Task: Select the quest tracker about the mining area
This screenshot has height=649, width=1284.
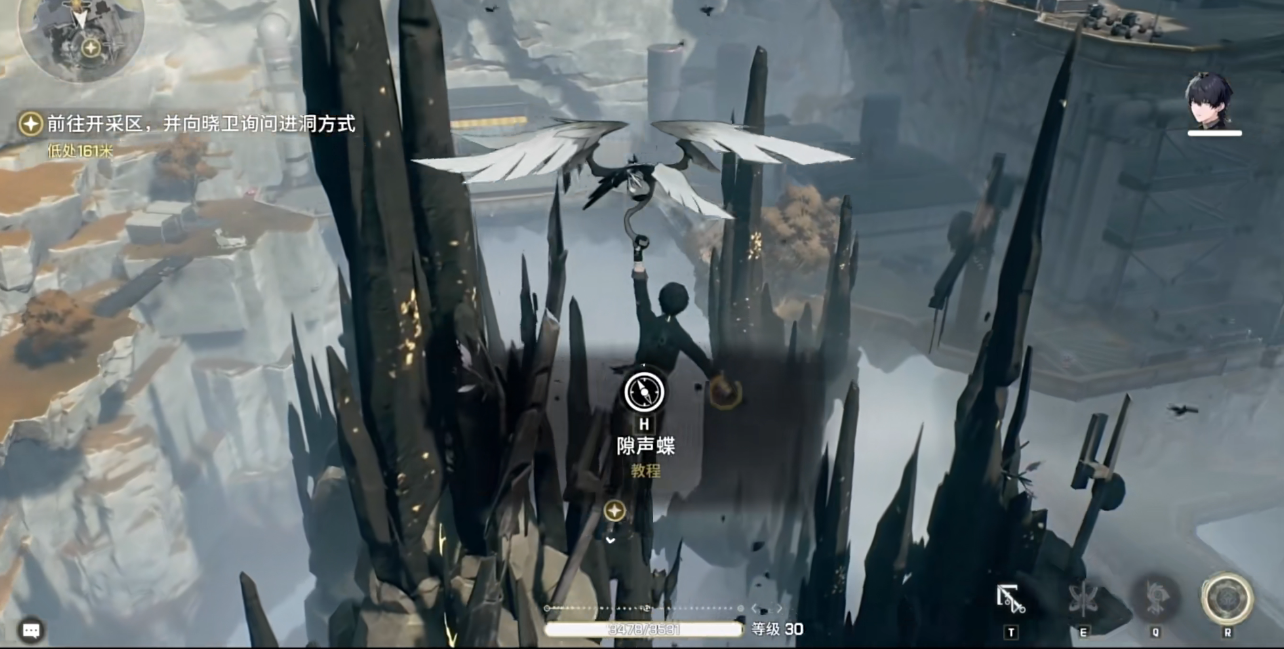Action: point(187,124)
